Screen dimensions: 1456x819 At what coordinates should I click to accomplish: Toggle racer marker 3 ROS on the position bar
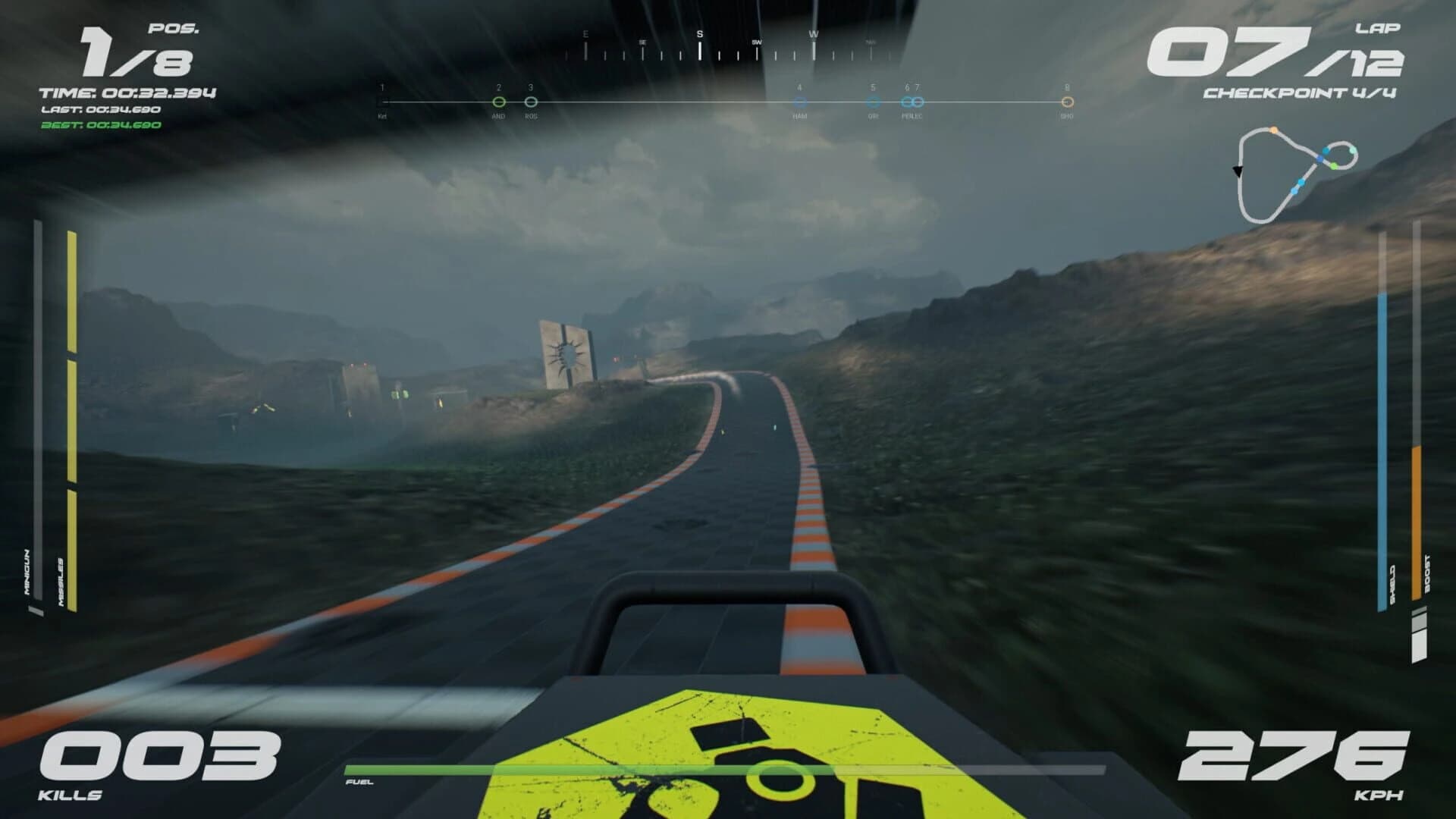[x=531, y=99]
